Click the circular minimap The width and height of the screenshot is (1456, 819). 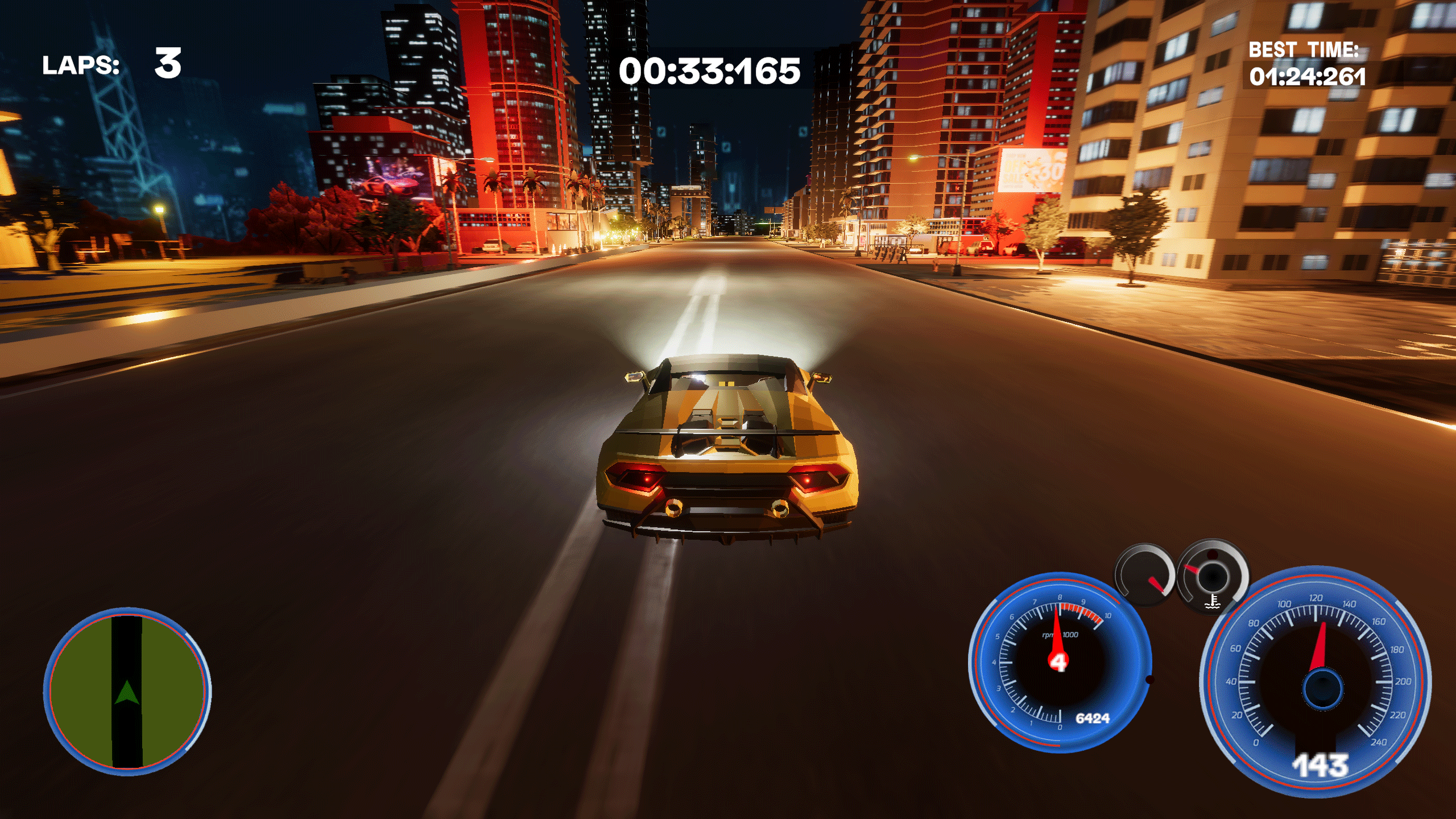point(127,692)
